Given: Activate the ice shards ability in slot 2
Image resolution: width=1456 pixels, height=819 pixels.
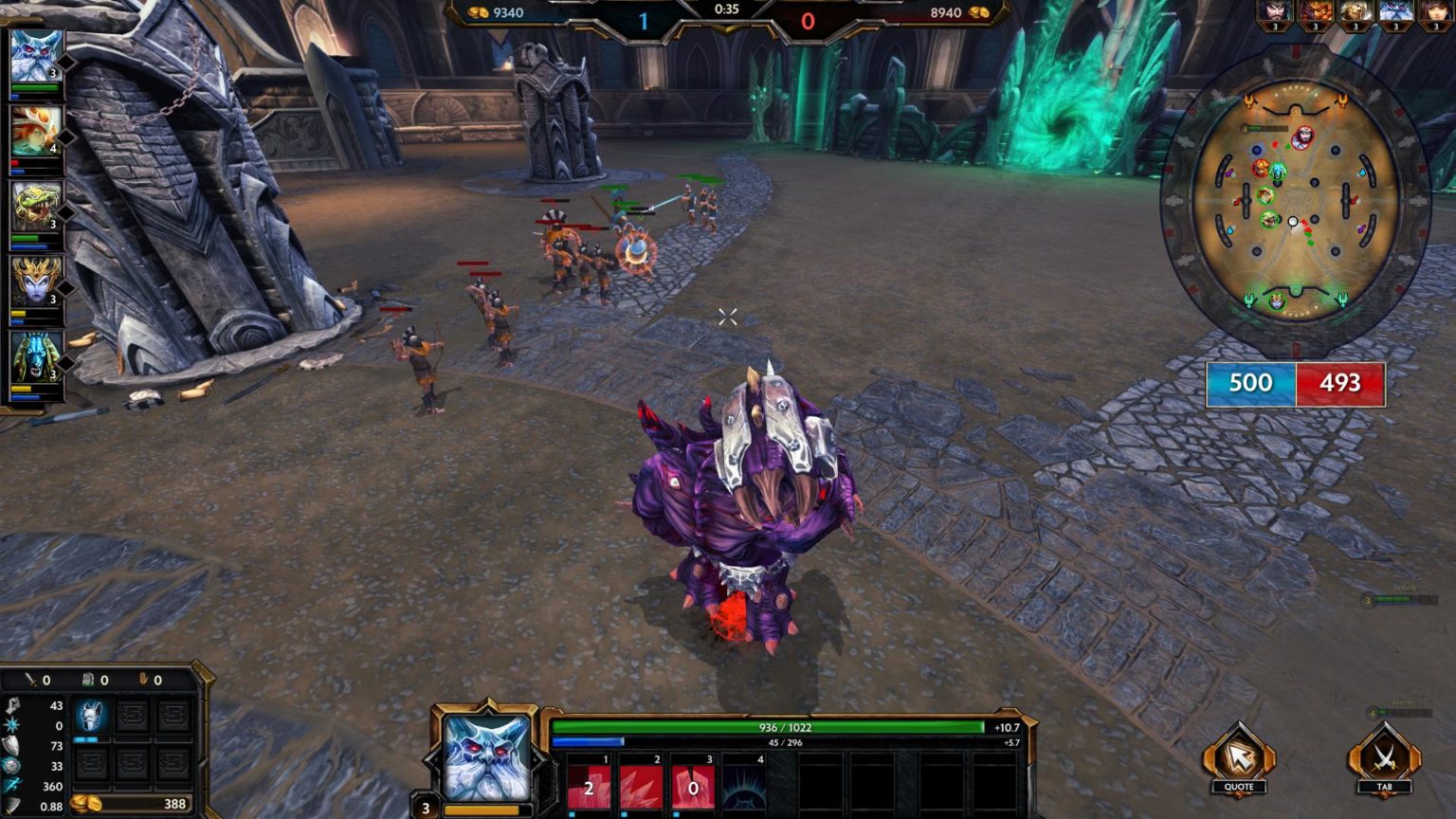Looking at the screenshot, I should click(x=641, y=787).
